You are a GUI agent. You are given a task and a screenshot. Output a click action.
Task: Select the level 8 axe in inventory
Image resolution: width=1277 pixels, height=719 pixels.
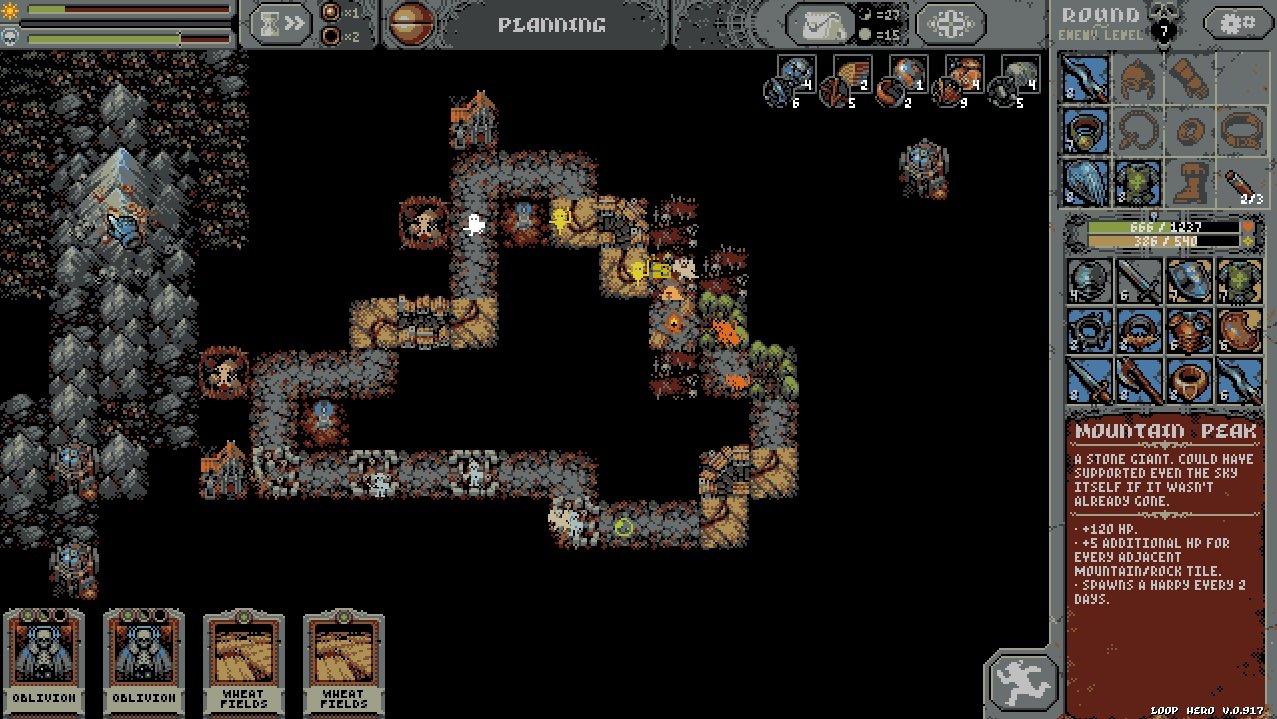tap(1138, 381)
